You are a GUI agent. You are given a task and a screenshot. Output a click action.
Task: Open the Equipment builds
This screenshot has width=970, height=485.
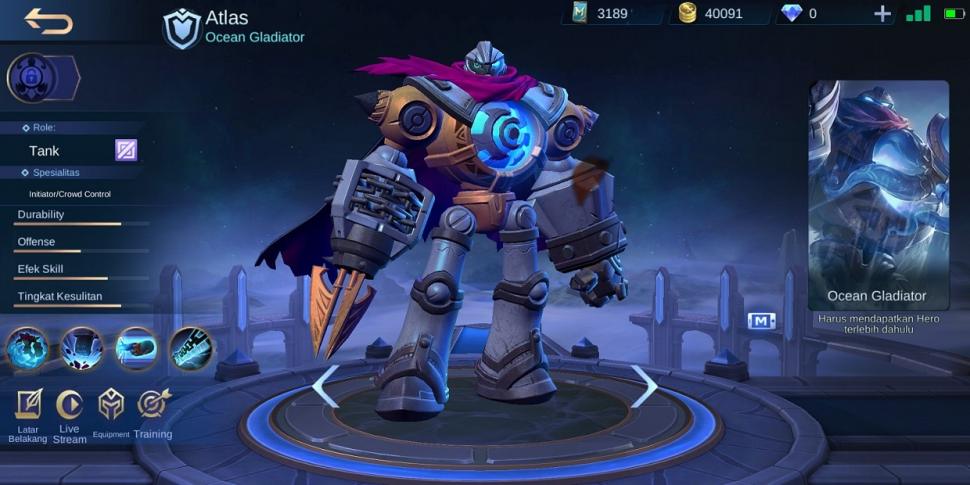(111, 412)
